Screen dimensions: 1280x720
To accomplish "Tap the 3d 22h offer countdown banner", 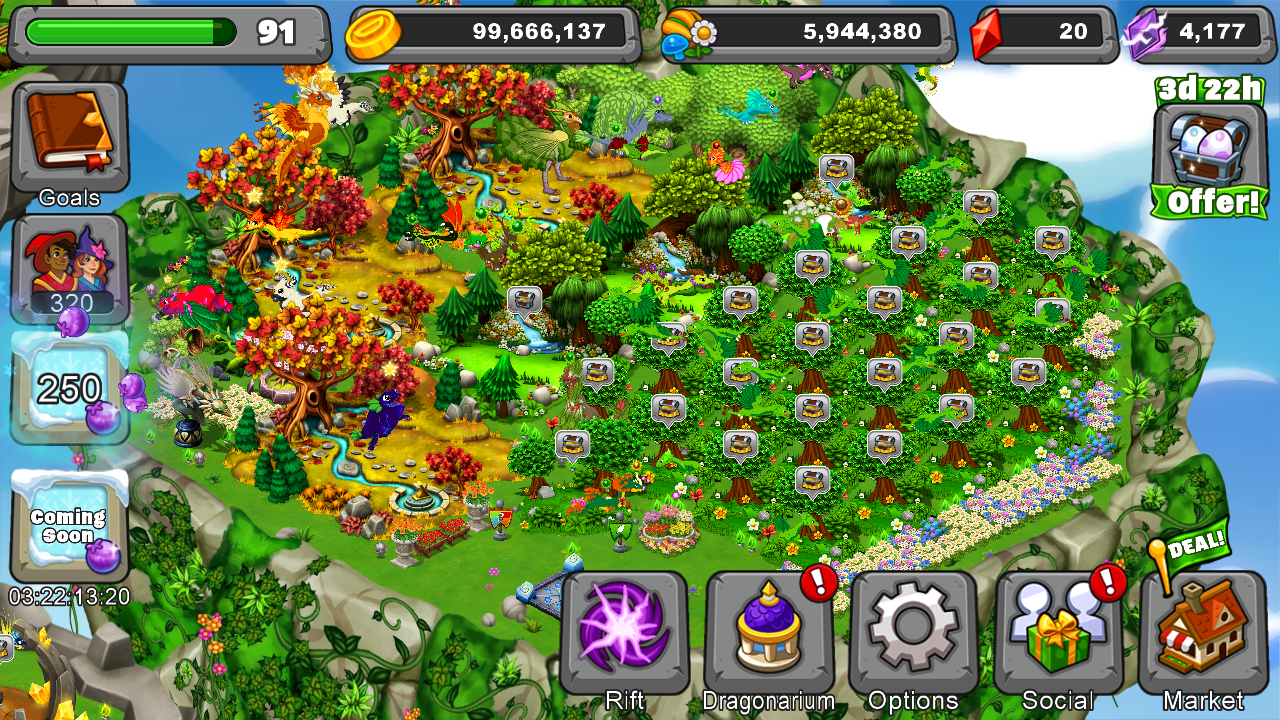I will (x=1207, y=90).
